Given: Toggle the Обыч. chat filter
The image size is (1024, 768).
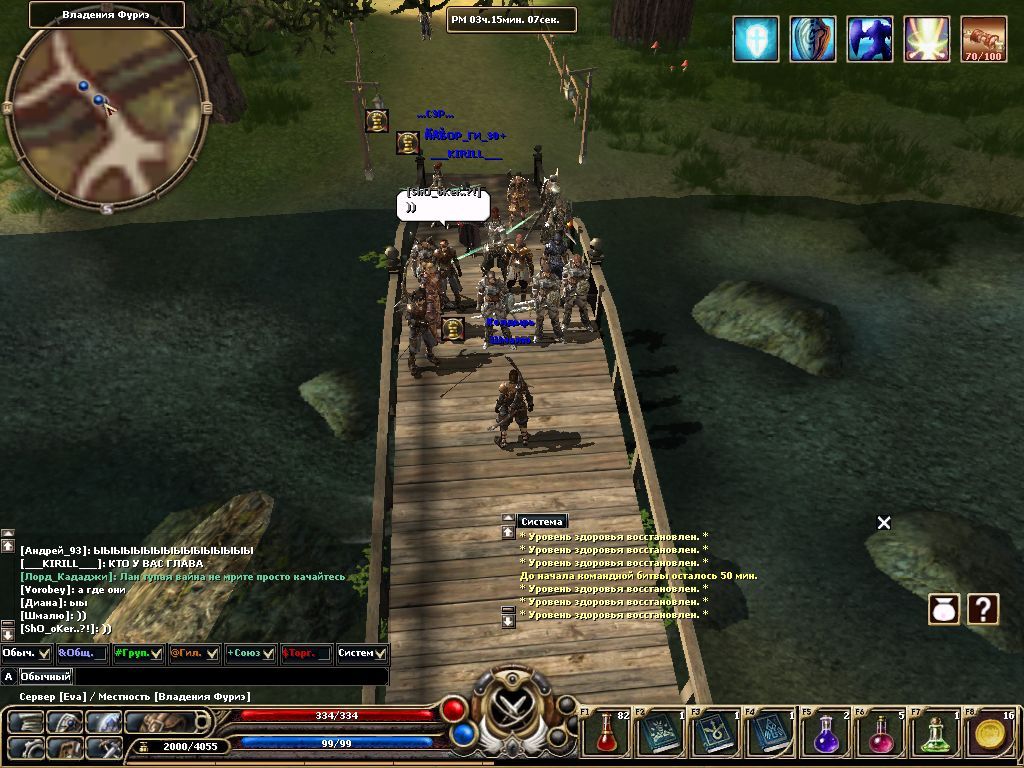Looking at the screenshot, I should (x=27, y=653).
